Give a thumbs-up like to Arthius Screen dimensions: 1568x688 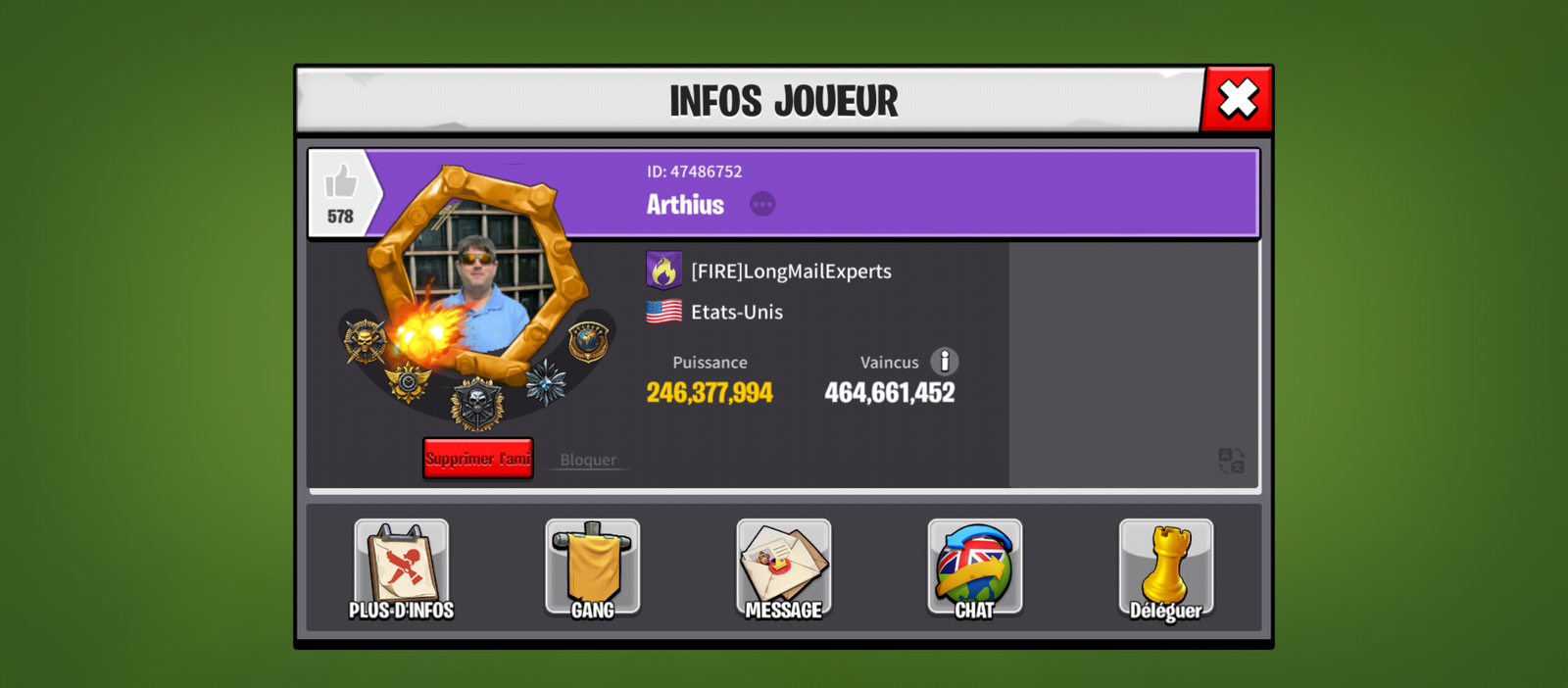[x=340, y=184]
